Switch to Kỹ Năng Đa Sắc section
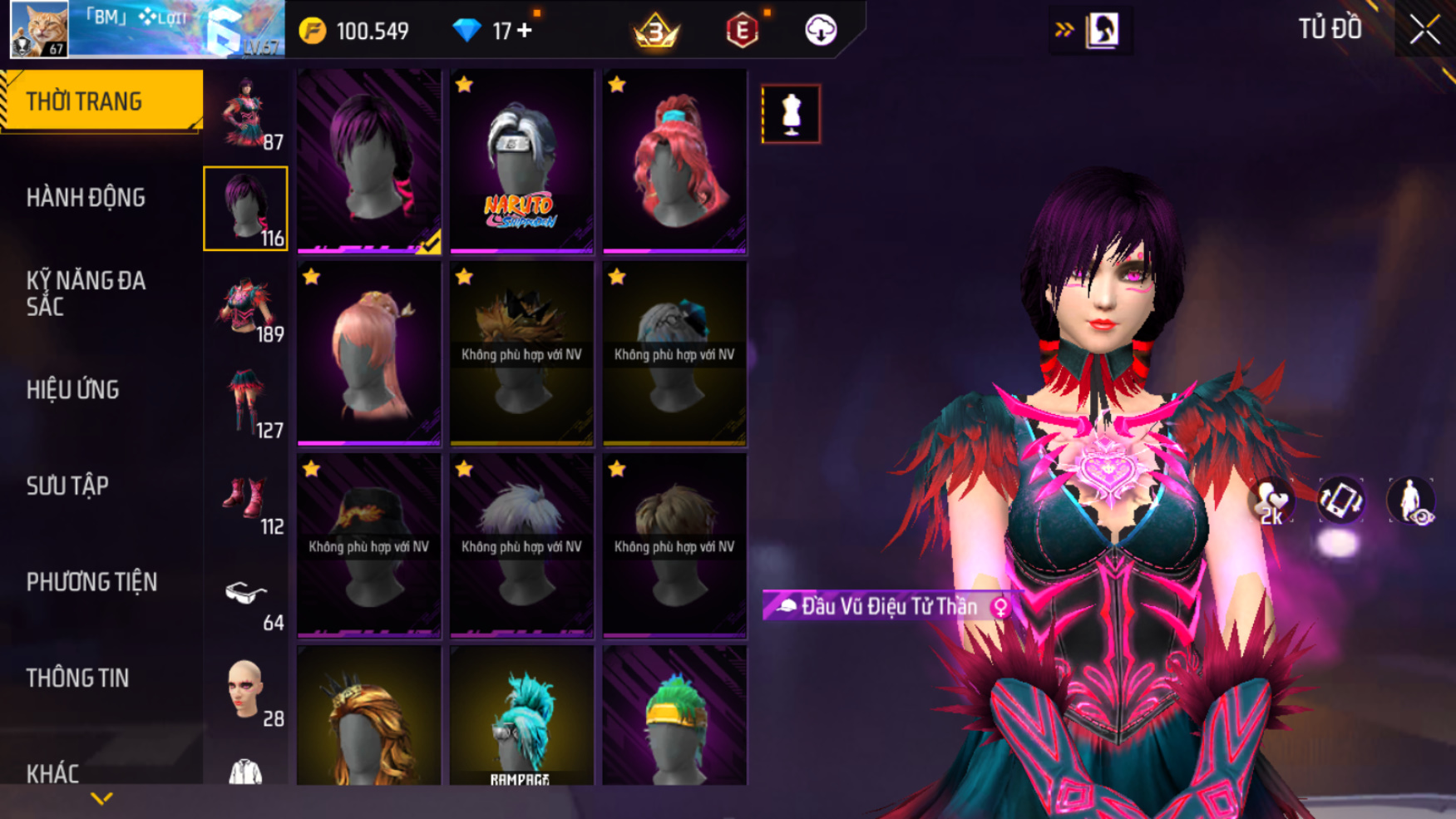This screenshot has height=819, width=1456. coord(86,294)
